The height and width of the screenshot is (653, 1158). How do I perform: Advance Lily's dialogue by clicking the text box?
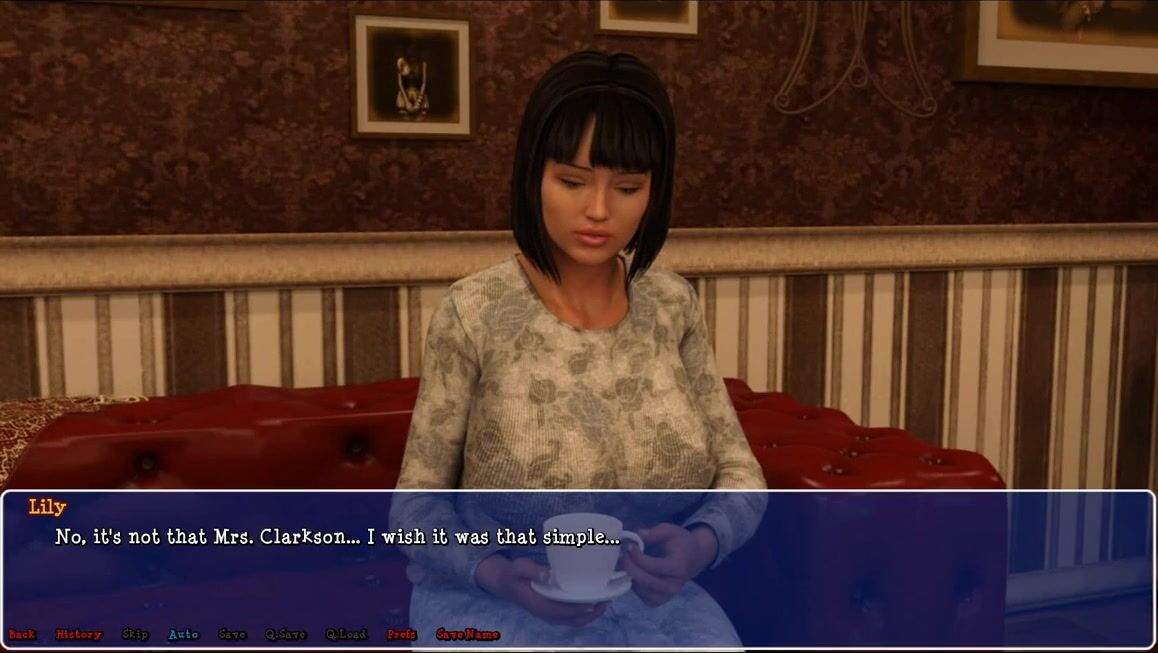pyautogui.click(x=800, y=570)
